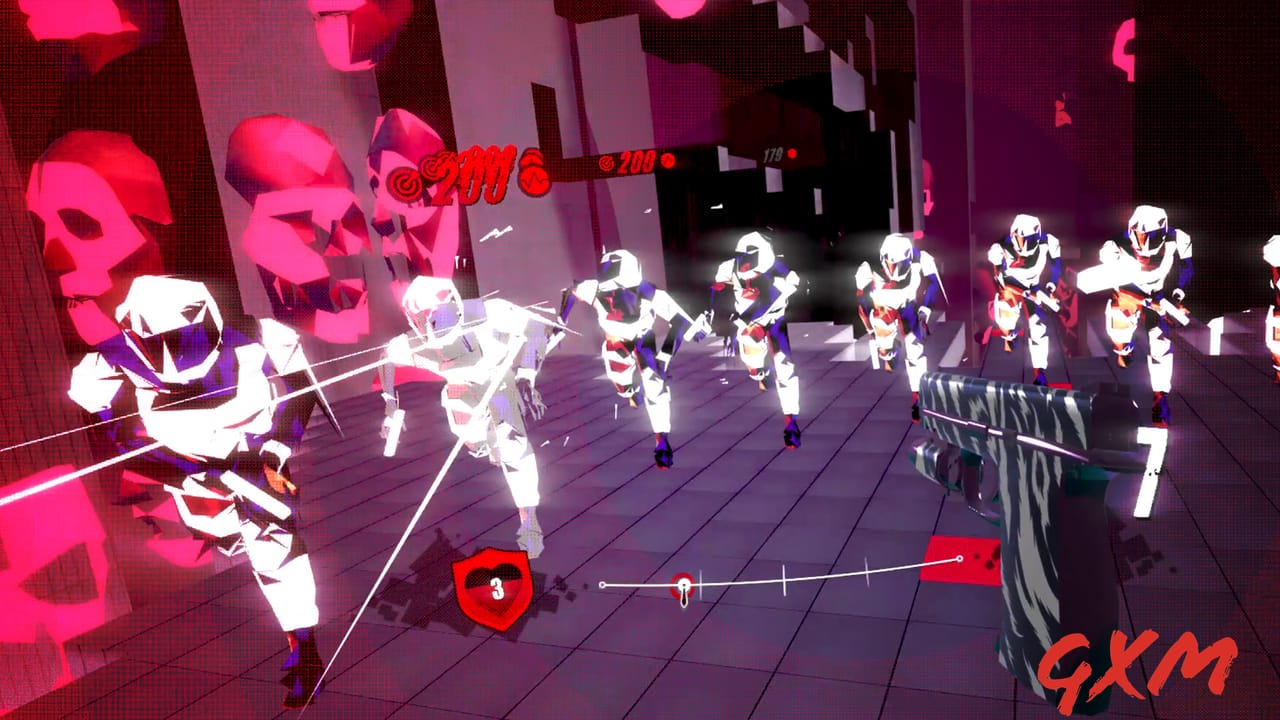Click the second tick marker on the progress line

784,580
